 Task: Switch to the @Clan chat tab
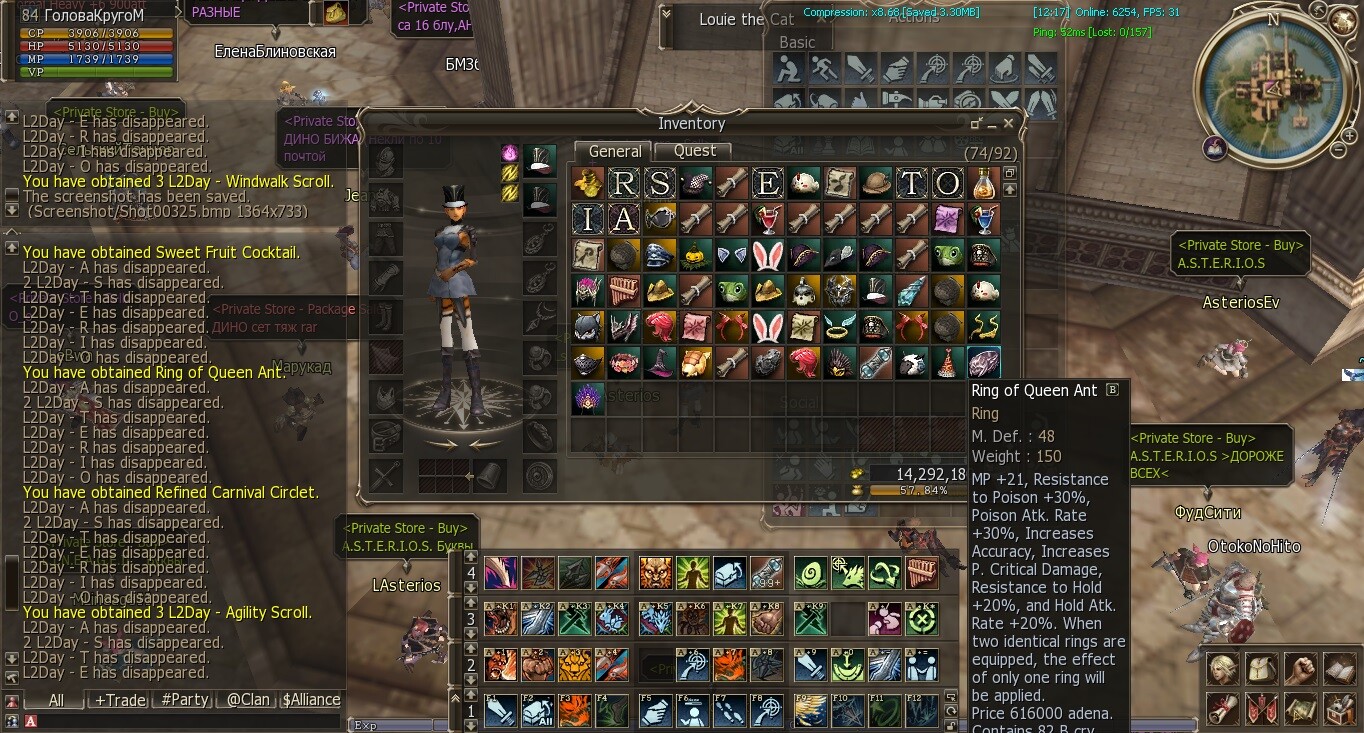[x=247, y=700]
